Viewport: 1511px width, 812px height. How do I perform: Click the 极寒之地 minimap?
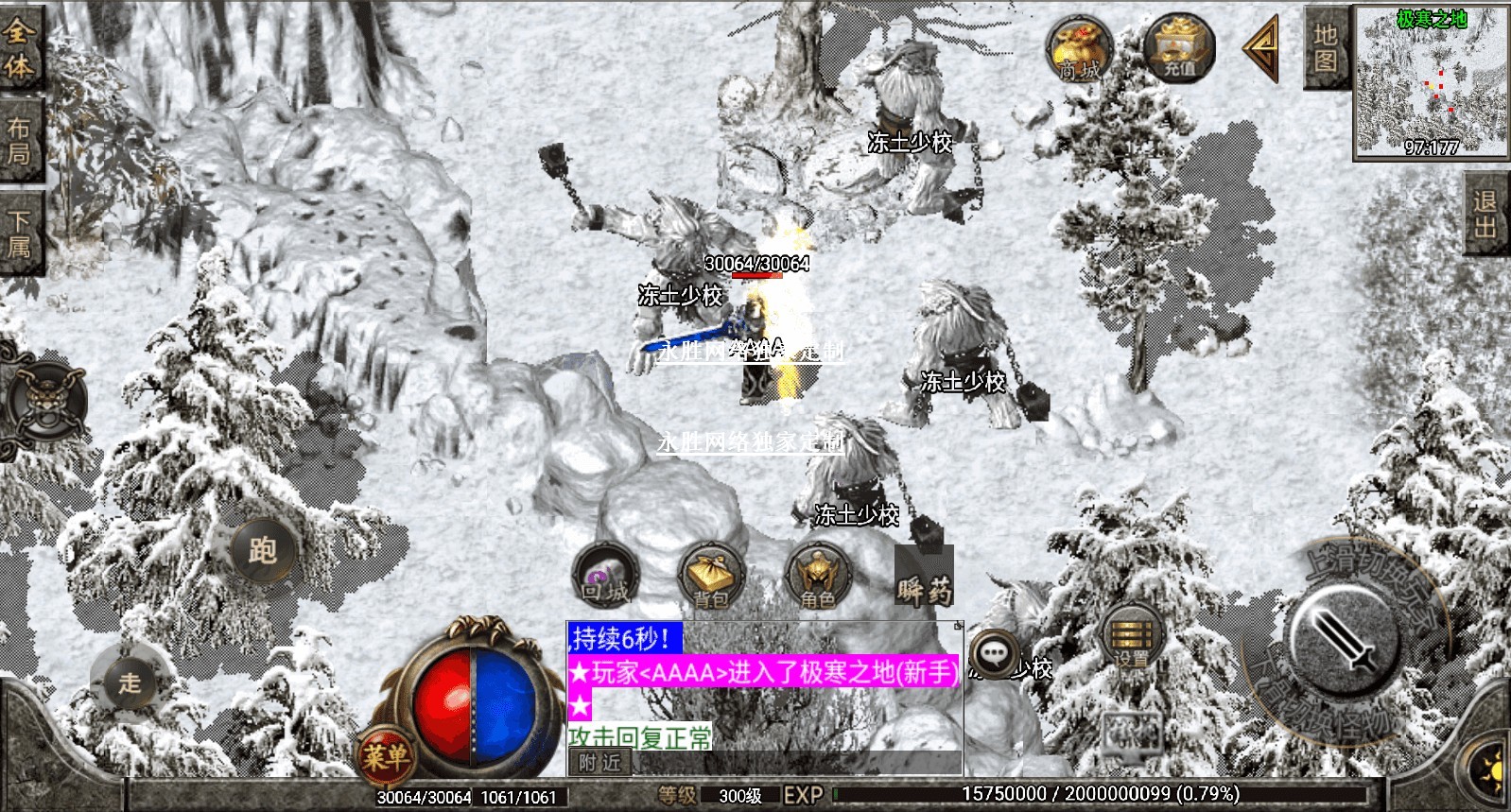click(1431, 81)
